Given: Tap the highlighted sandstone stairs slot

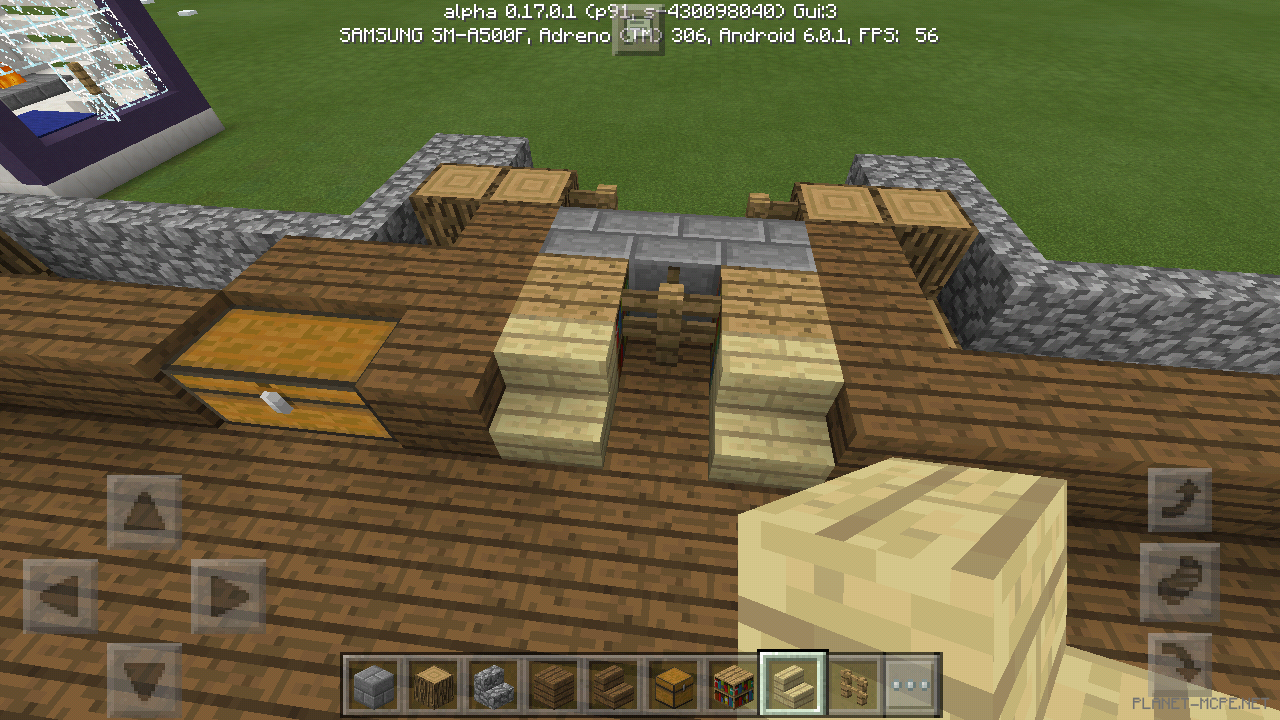Looking at the screenshot, I should point(793,681).
